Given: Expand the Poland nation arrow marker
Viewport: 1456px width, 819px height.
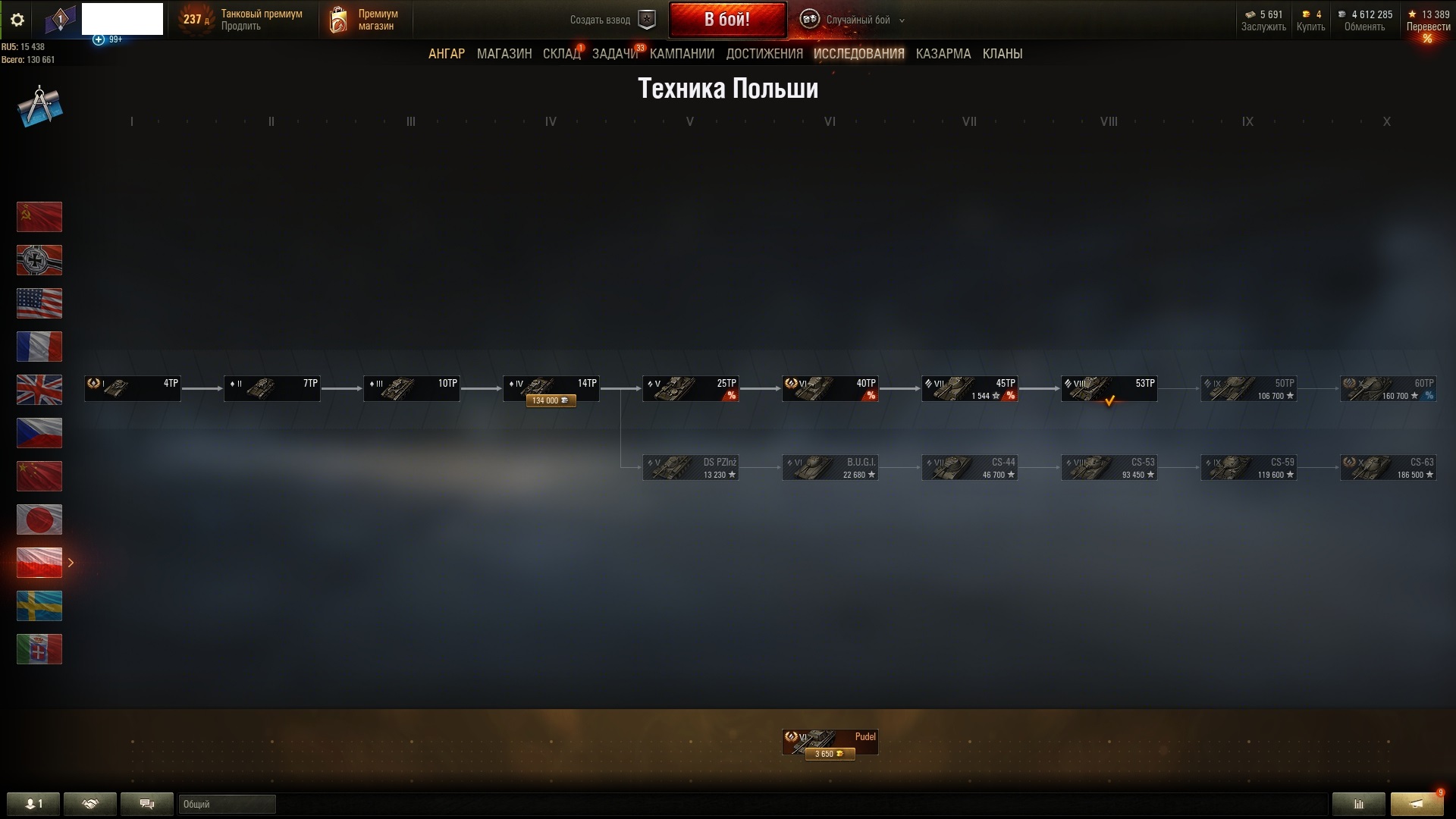Looking at the screenshot, I should click(71, 563).
